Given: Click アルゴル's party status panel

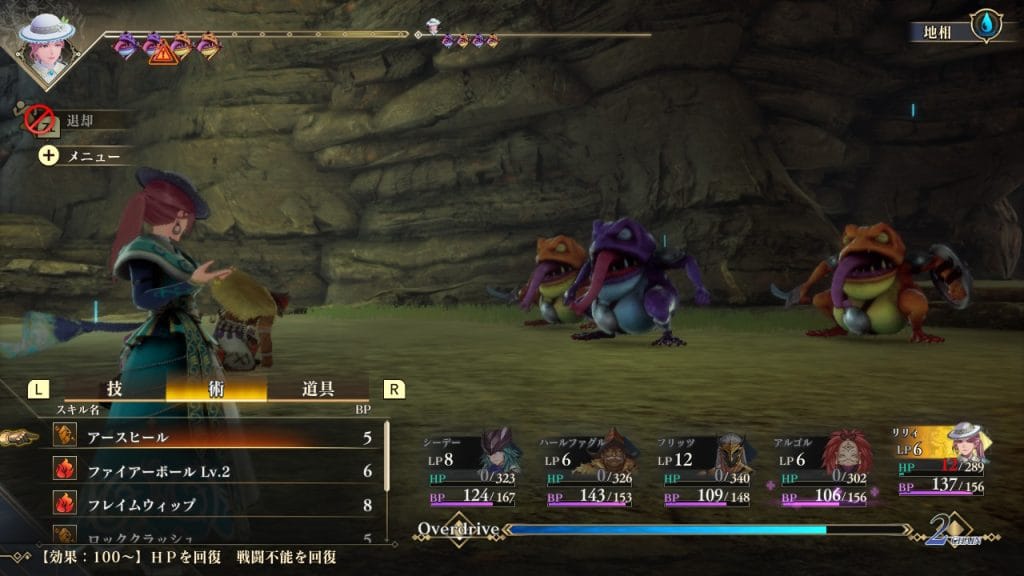Looking at the screenshot, I should click(823, 468).
